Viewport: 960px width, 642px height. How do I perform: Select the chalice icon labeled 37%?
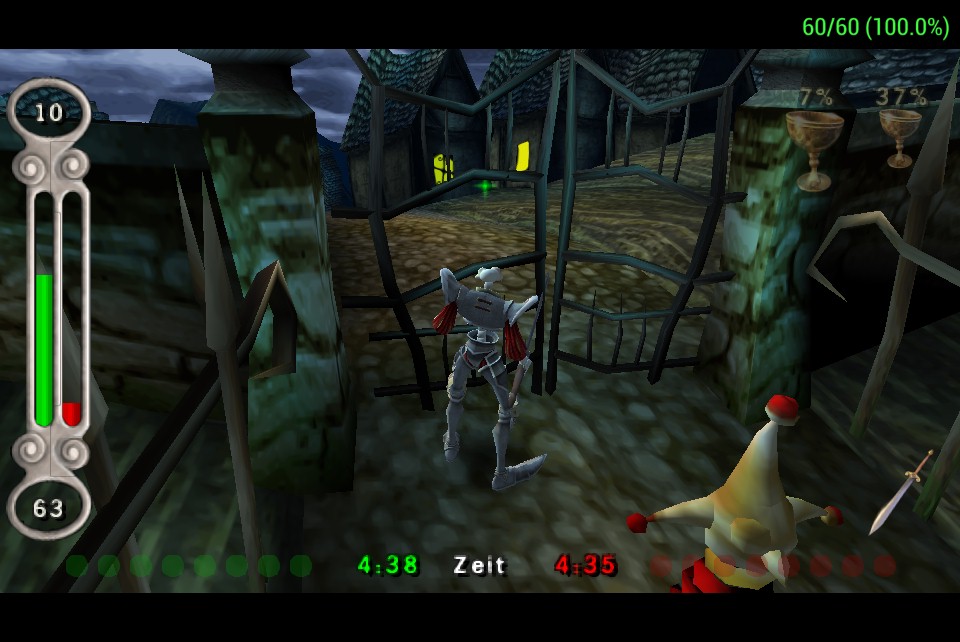(x=900, y=135)
